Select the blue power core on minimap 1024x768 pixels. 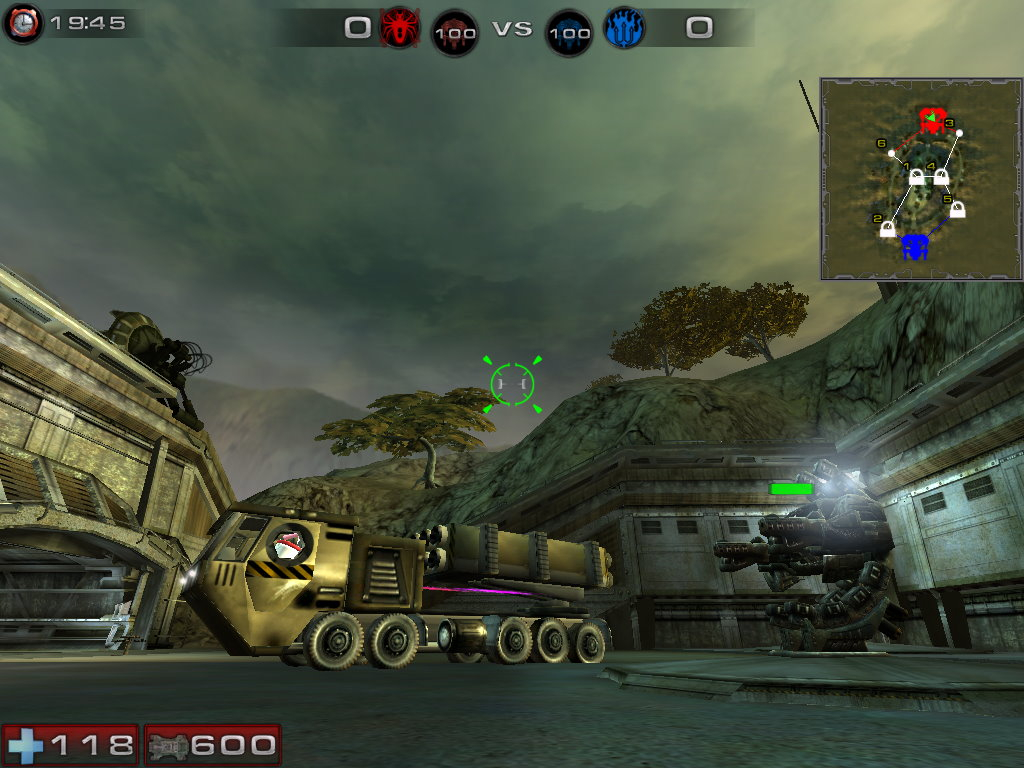pyautogui.click(x=915, y=246)
